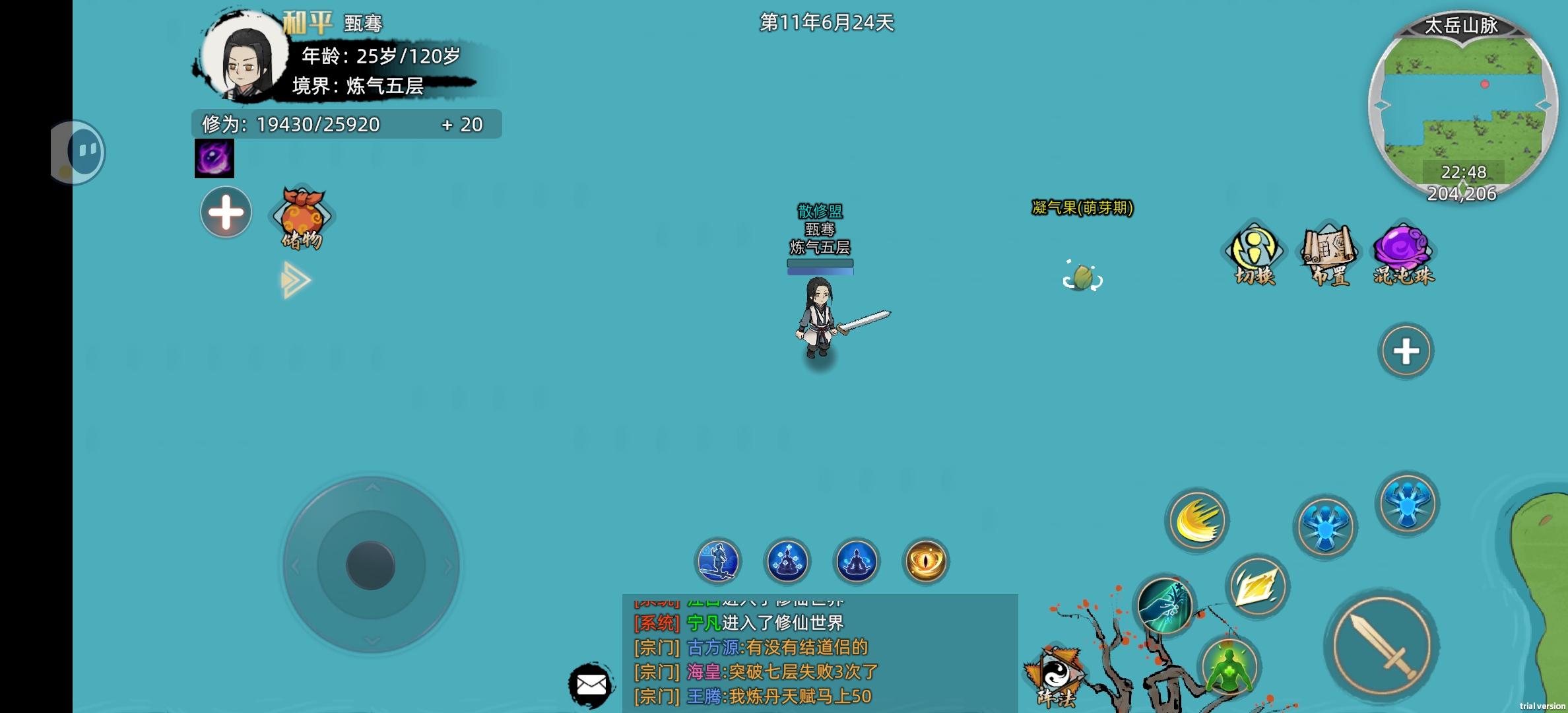Cast the meditation cultivation skill
1568x713 pixels.
point(855,561)
